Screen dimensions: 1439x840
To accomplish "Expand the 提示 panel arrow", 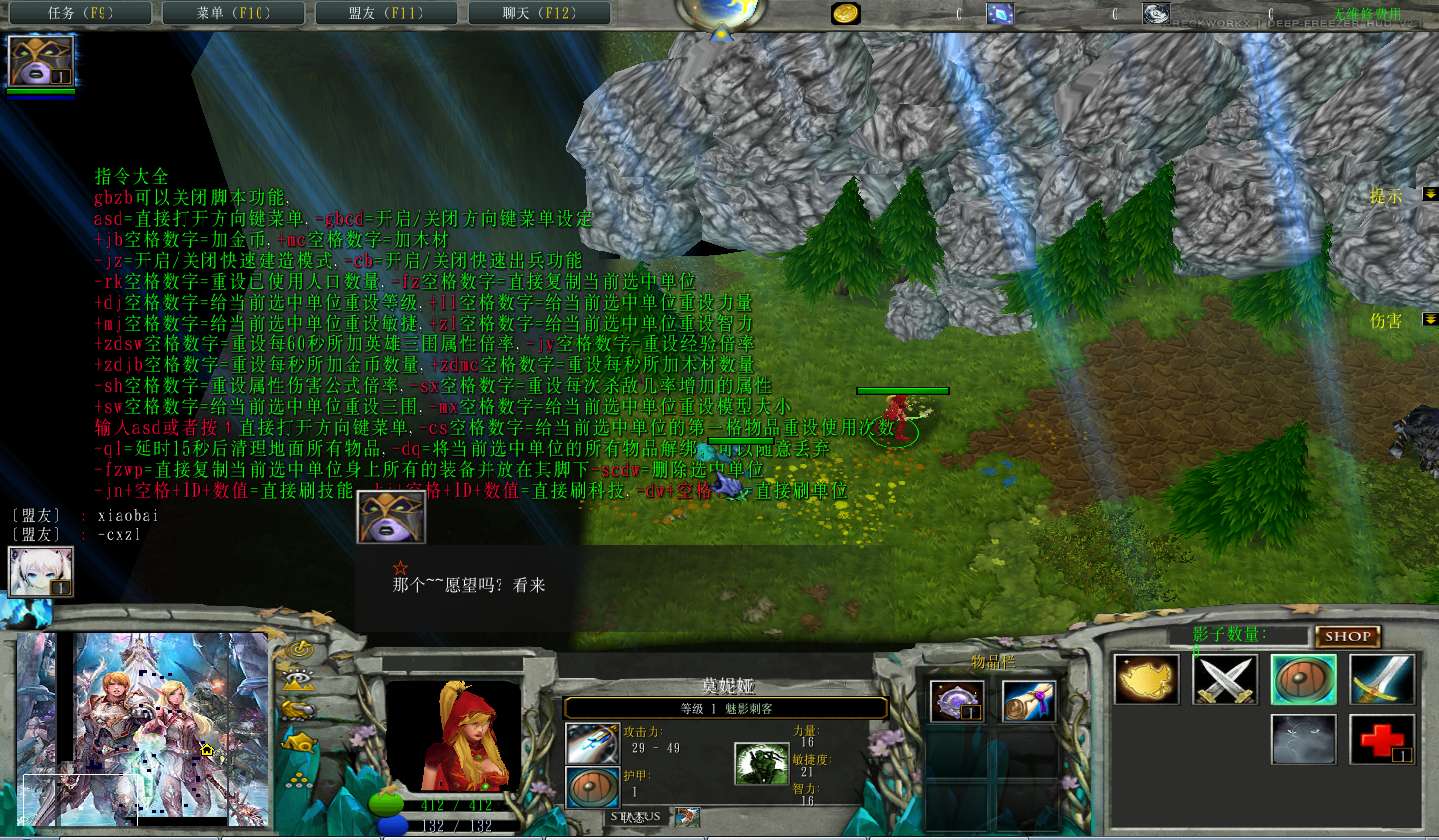I will [1430, 193].
